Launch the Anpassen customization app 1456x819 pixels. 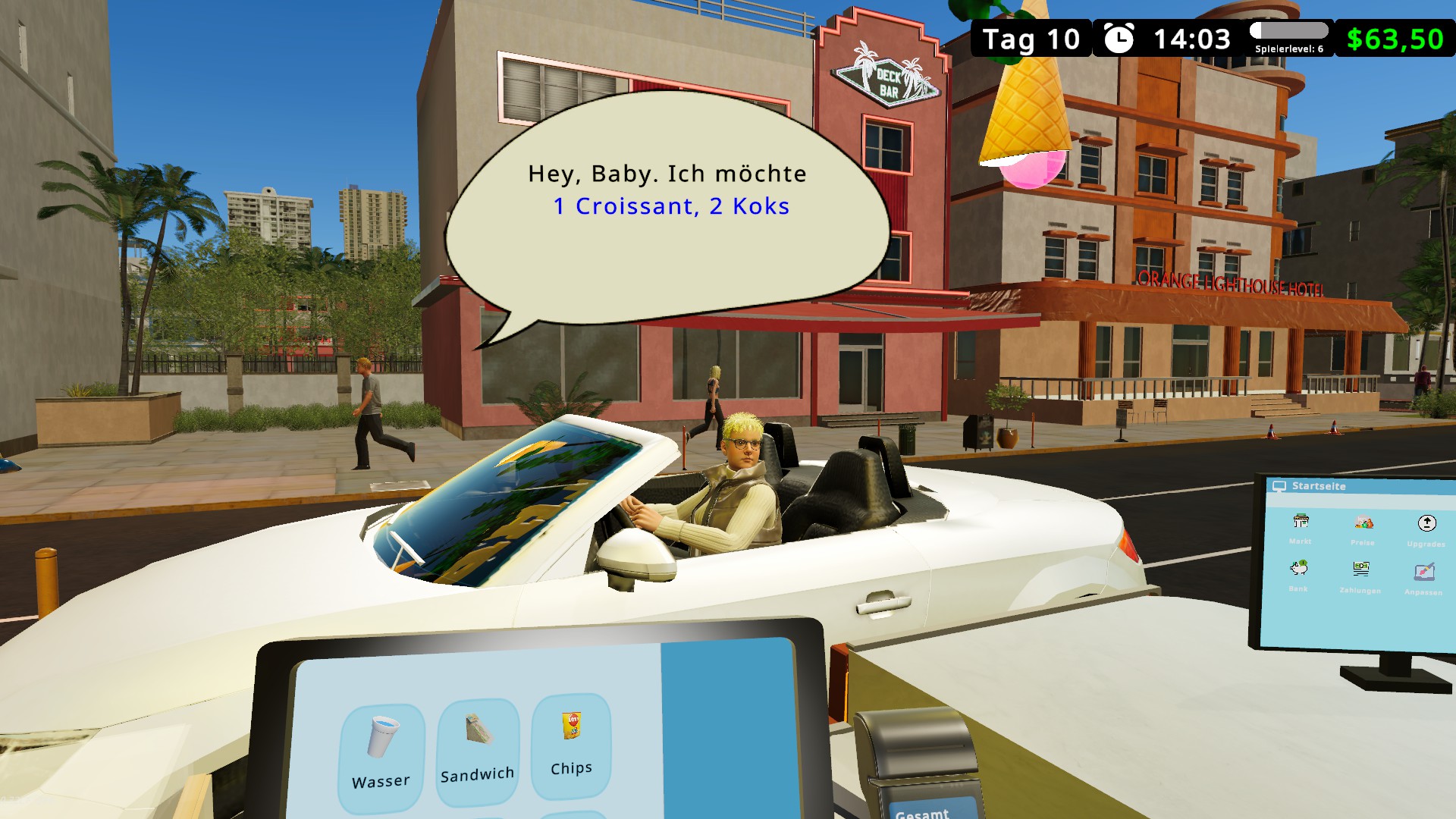point(1423,578)
